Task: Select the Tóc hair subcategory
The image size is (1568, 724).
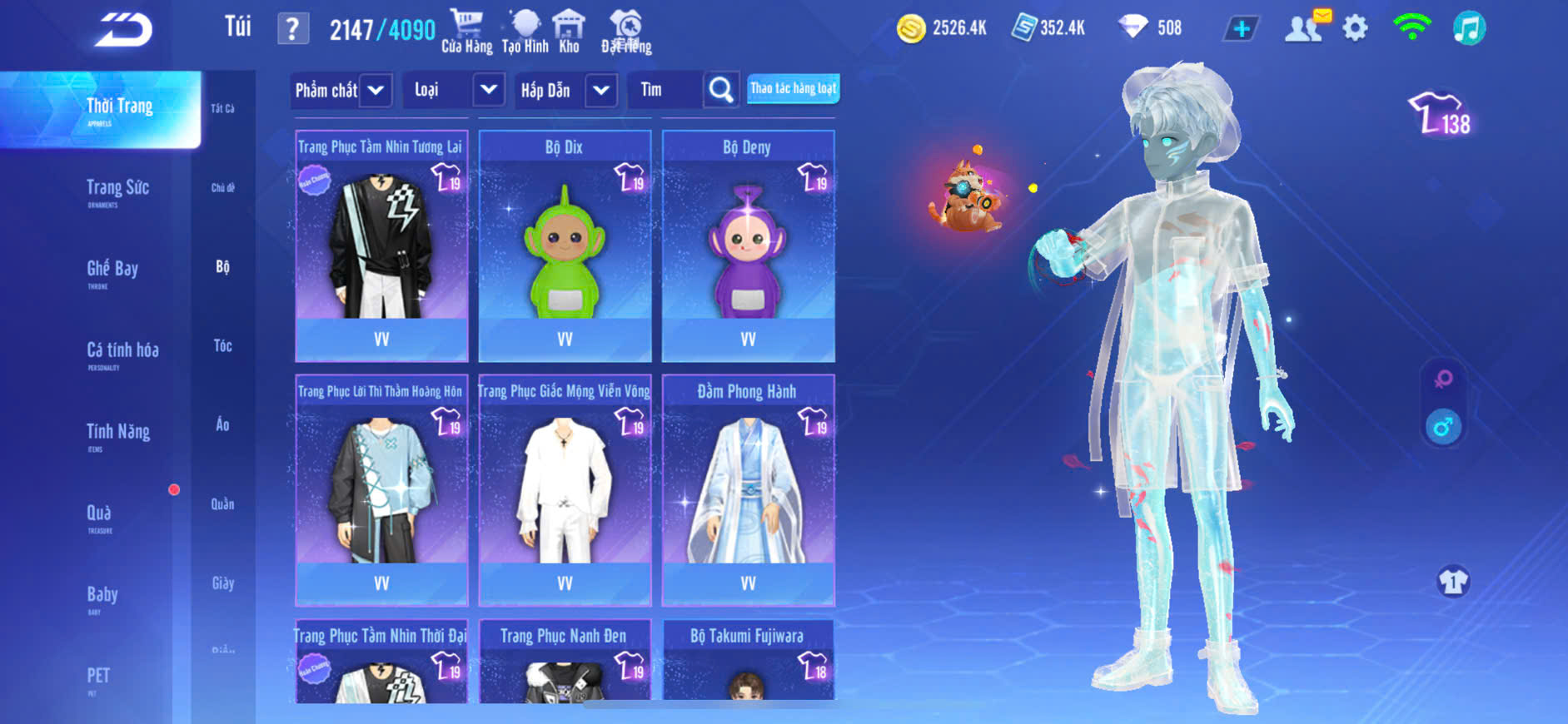Action: [222, 345]
